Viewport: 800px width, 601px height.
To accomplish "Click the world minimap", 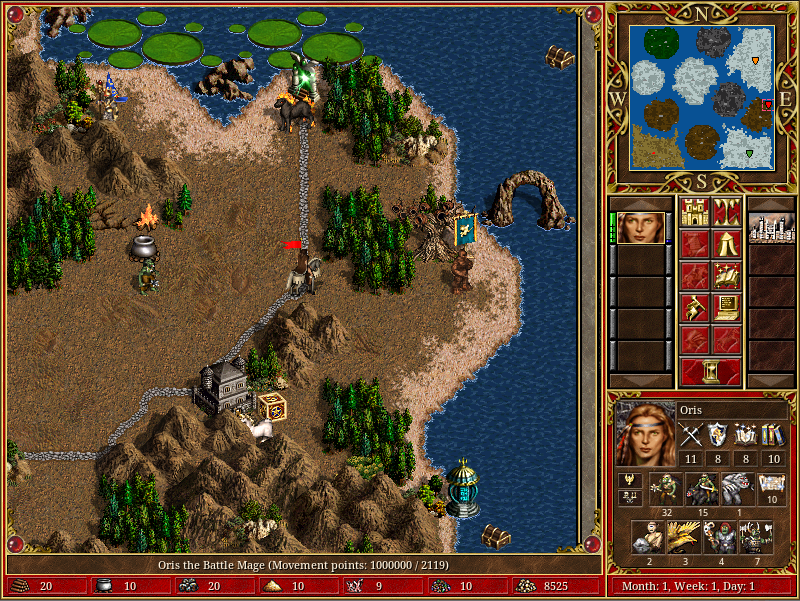I will [701, 97].
